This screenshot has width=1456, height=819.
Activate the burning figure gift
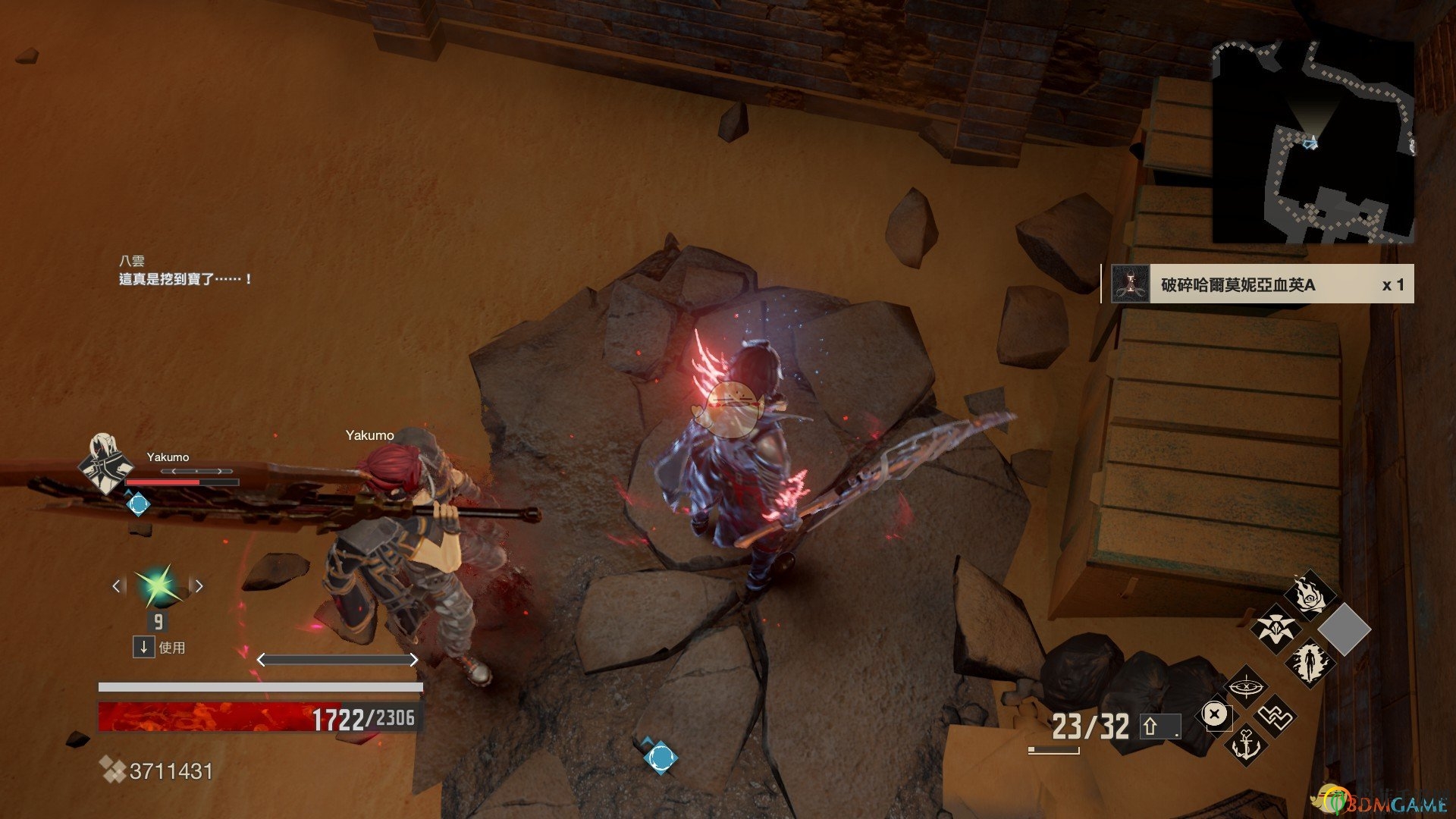pyautogui.click(x=1310, y=662)
